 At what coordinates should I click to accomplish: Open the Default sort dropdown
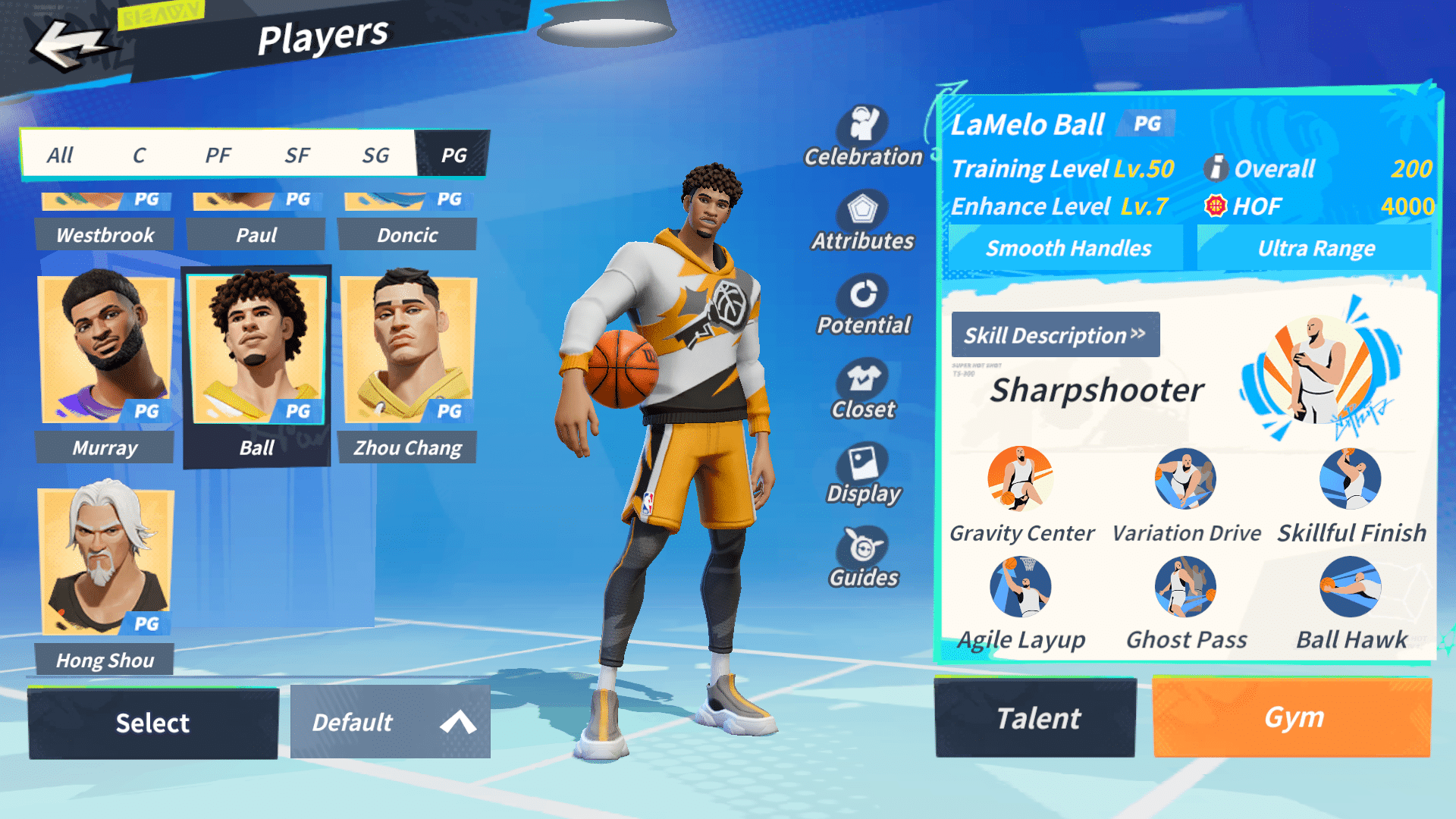point(391,723)
